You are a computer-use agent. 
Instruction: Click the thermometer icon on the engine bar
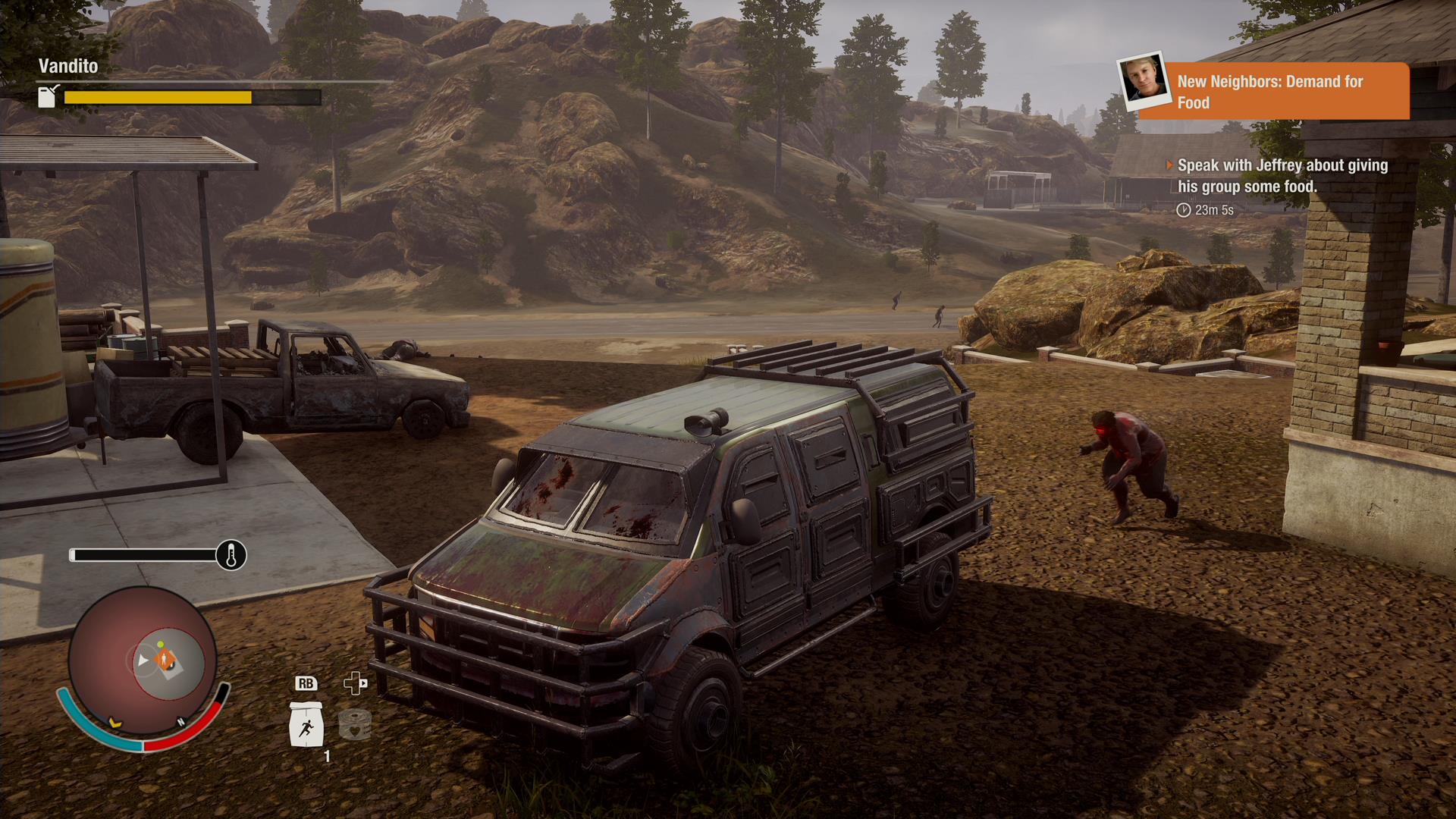click(x=231, y=555)
